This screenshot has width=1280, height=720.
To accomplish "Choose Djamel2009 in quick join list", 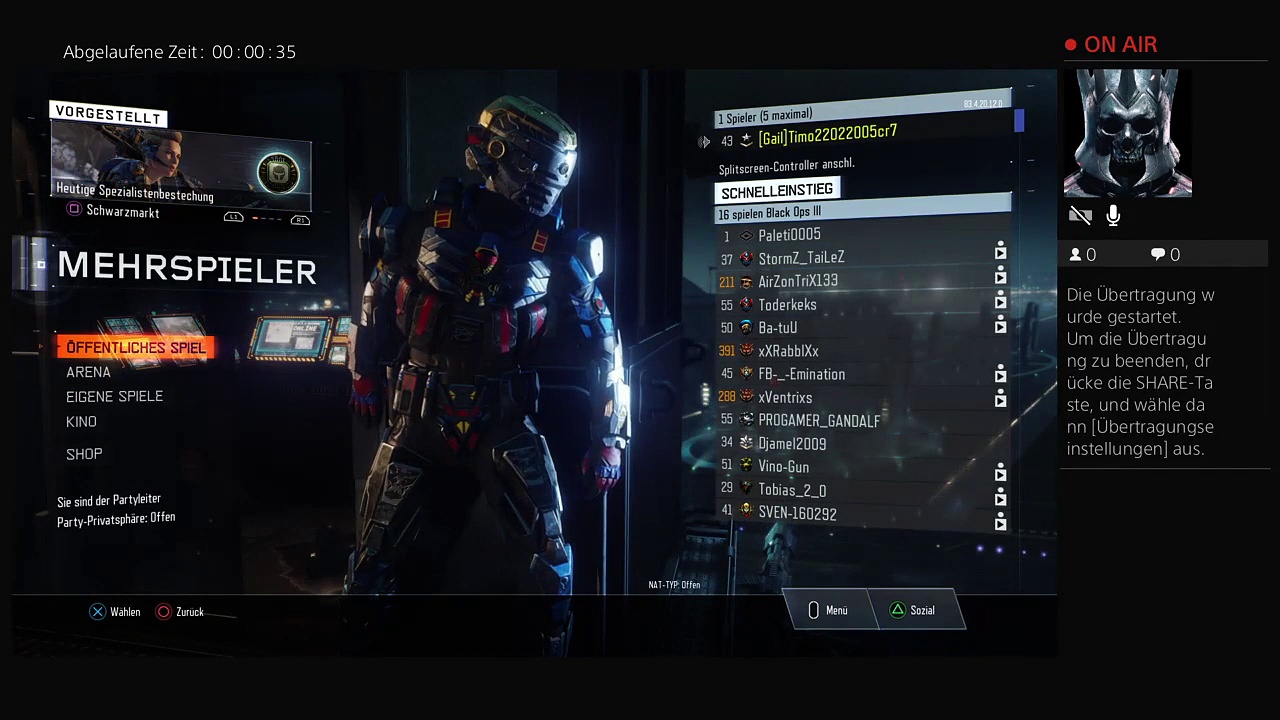I will coord(792,443).
